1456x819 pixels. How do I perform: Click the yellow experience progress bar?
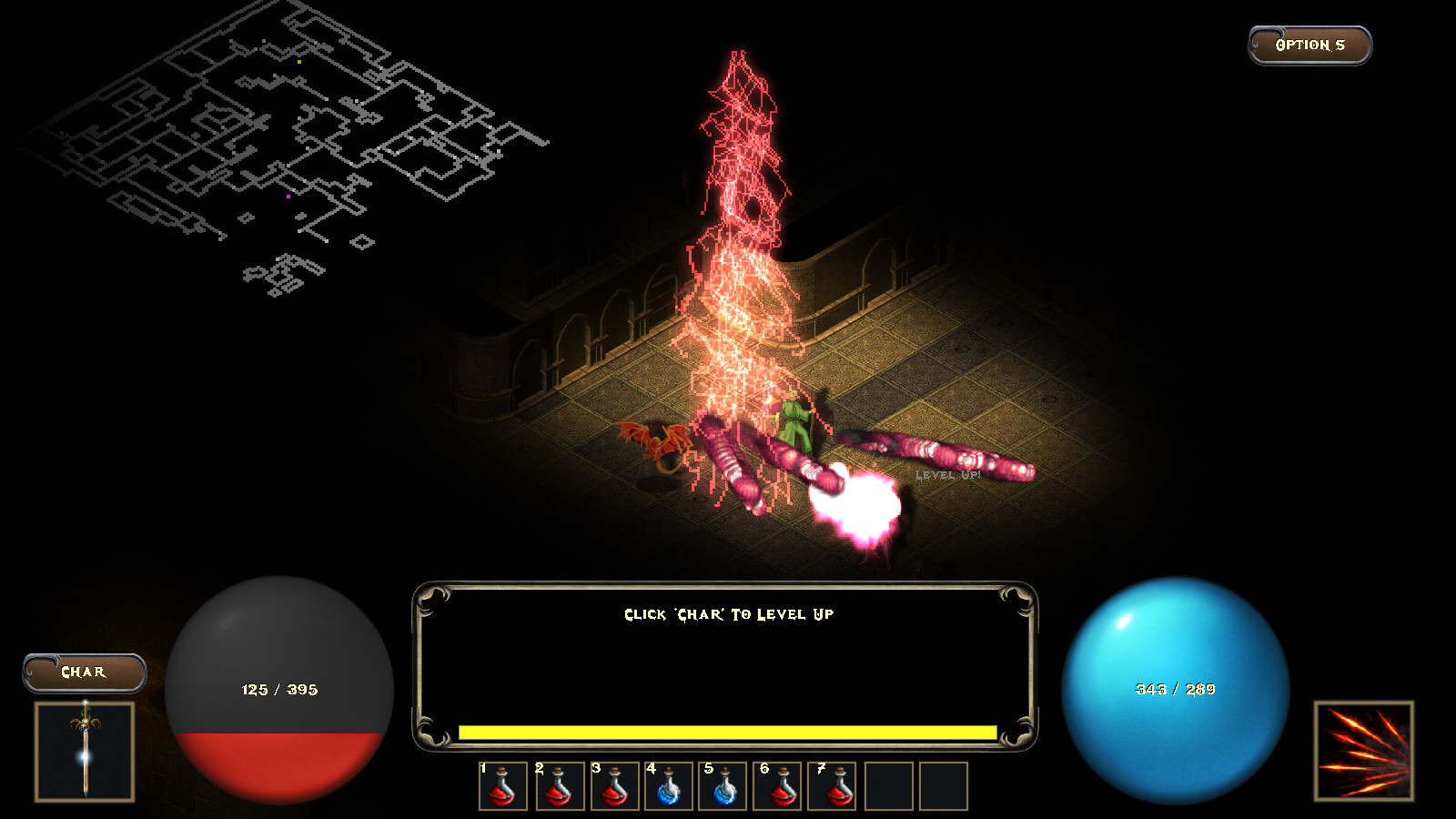click(x=728, y=731)
